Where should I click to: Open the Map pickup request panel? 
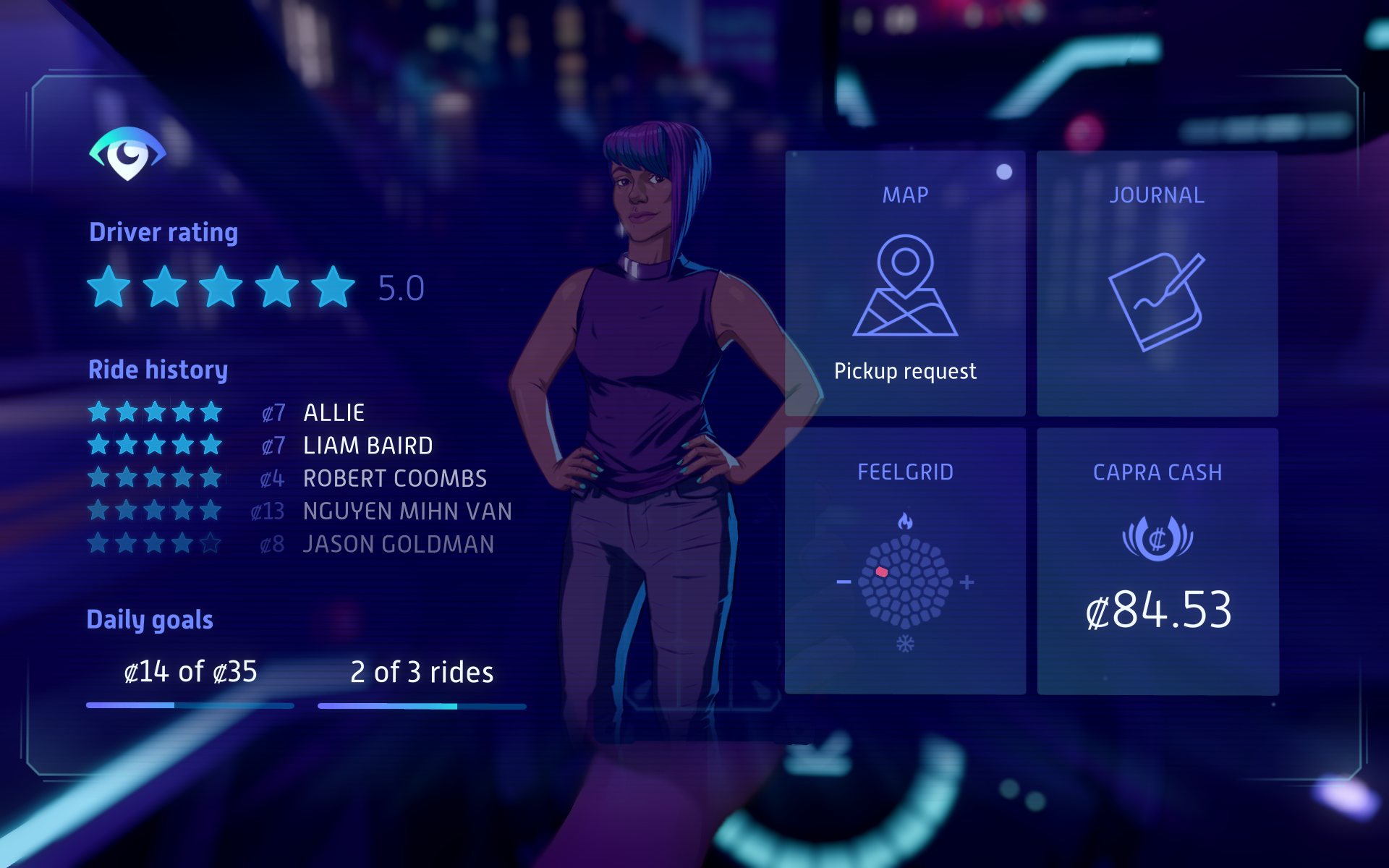(905, 284)
